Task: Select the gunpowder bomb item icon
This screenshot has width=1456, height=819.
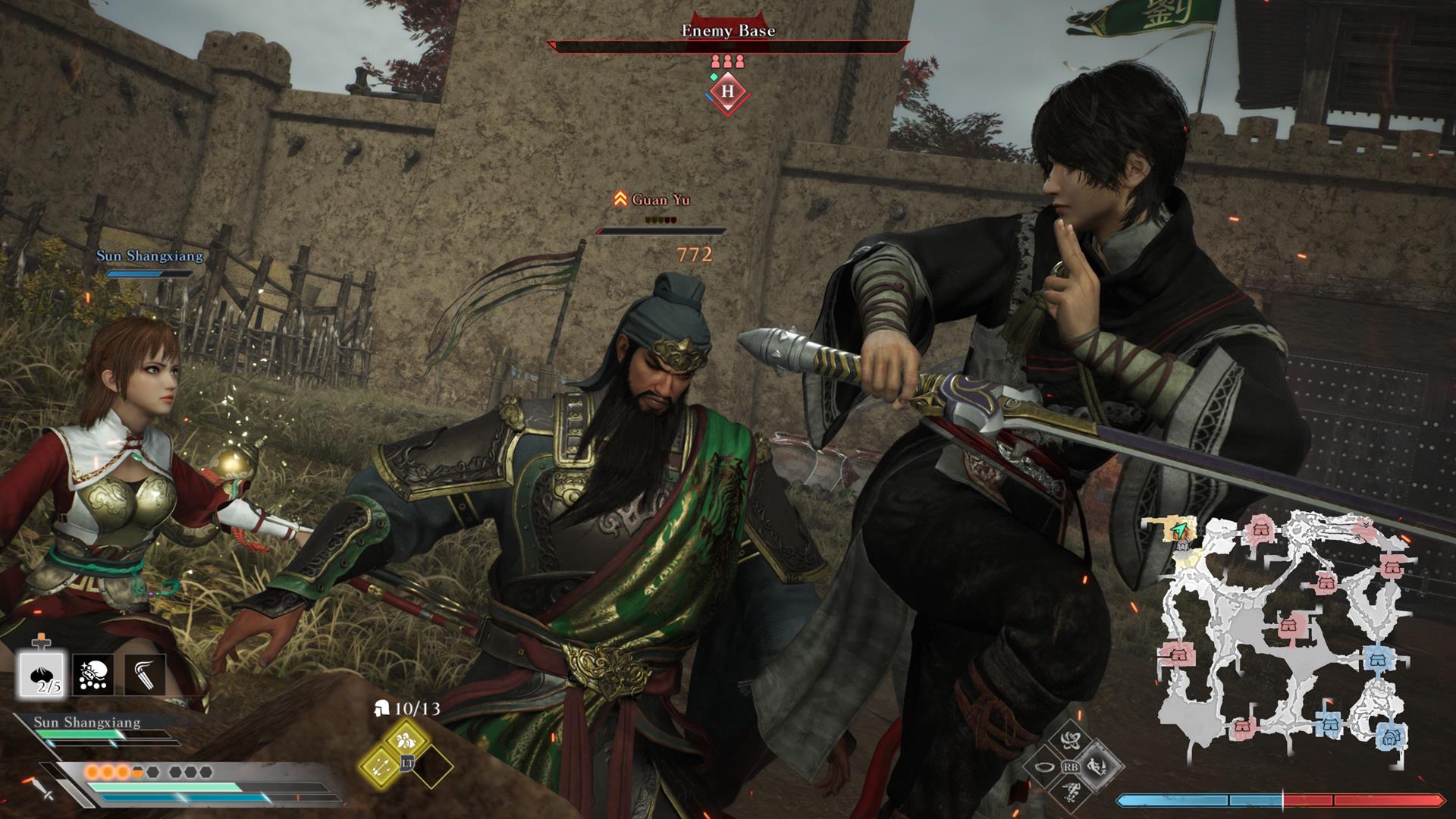Action: click(x=93, y=674)
